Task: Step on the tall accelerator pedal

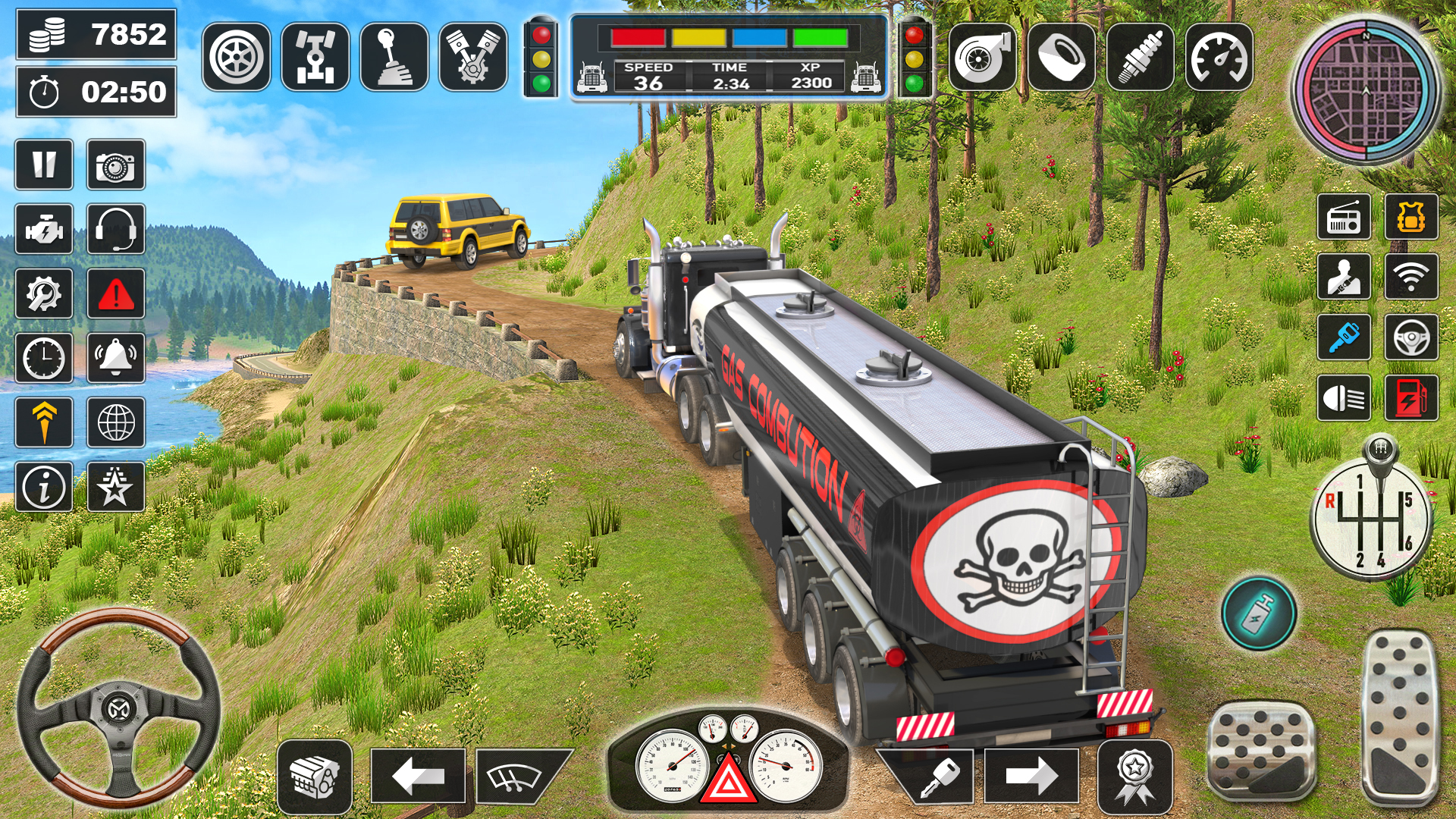Action: pos(1400,715)
